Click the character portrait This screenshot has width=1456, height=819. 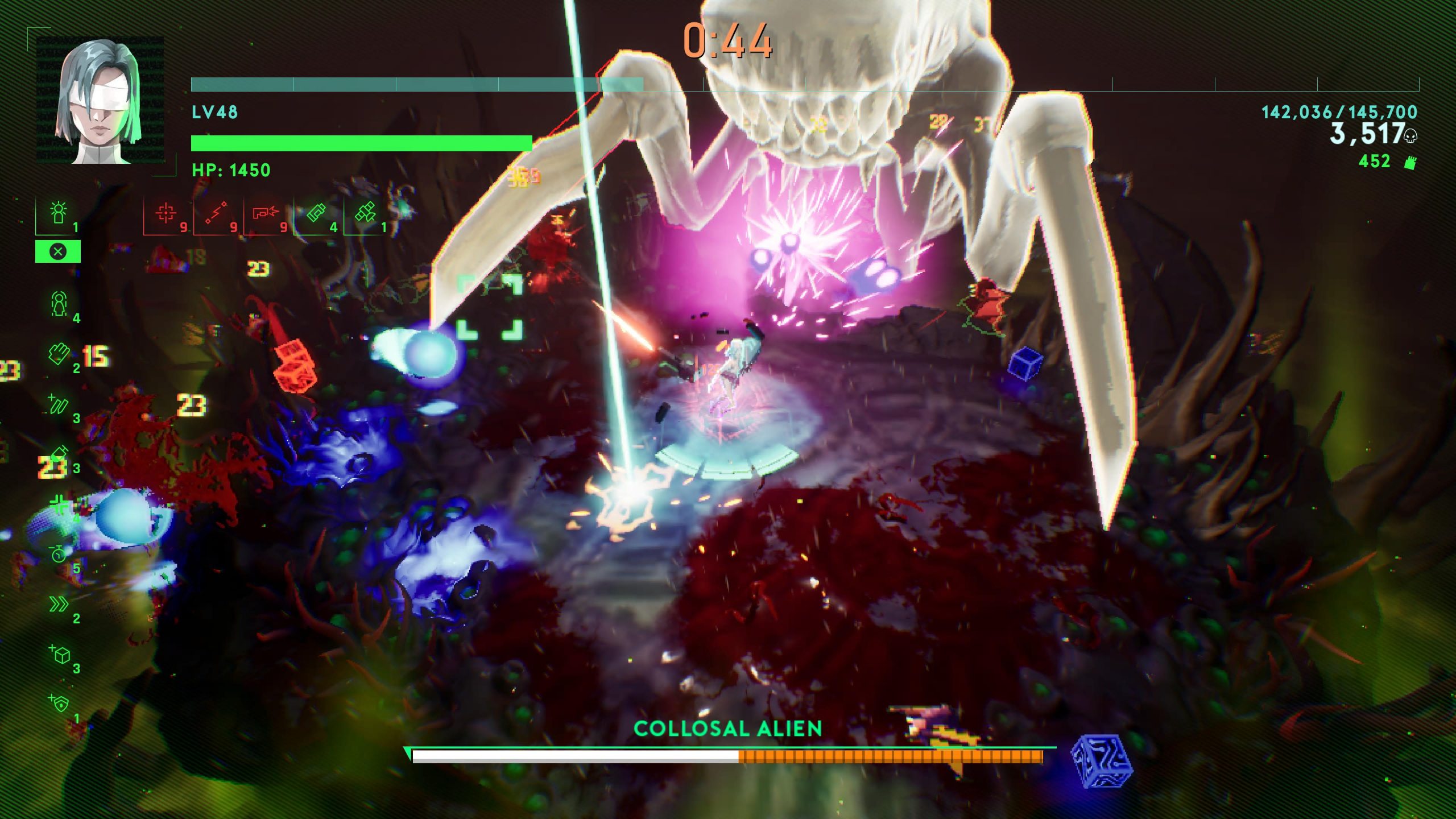(x=100, y=101)
